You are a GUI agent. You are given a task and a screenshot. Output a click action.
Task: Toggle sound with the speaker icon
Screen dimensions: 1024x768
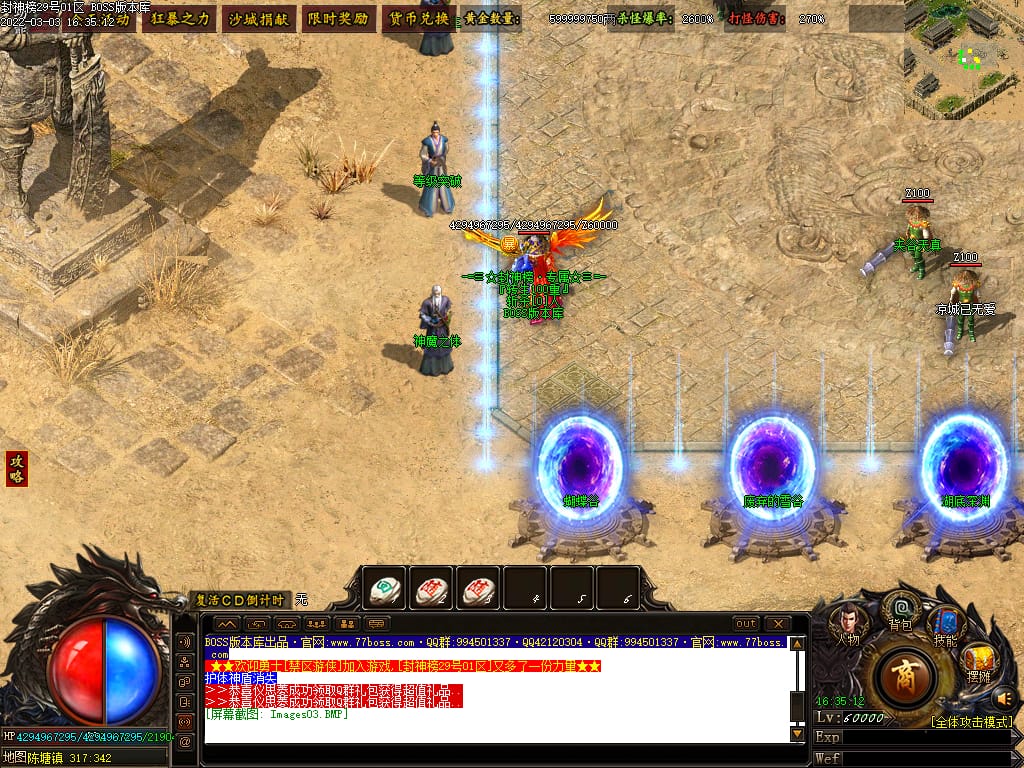tap(1003, 698)
